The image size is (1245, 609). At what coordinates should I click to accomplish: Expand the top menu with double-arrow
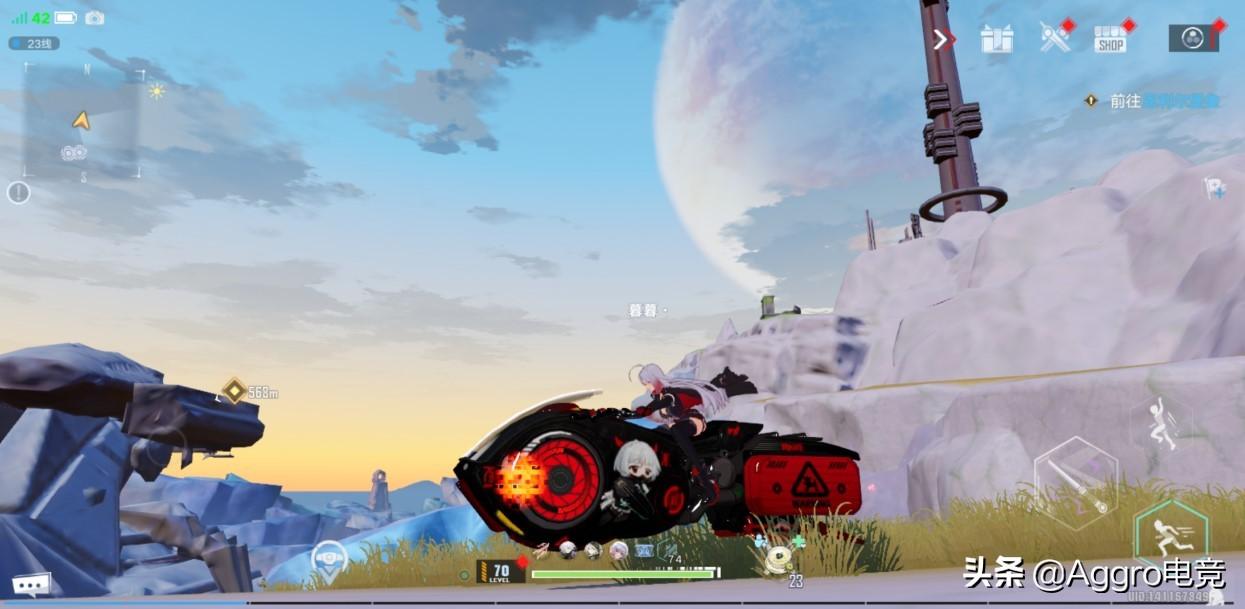coord(941,39)
